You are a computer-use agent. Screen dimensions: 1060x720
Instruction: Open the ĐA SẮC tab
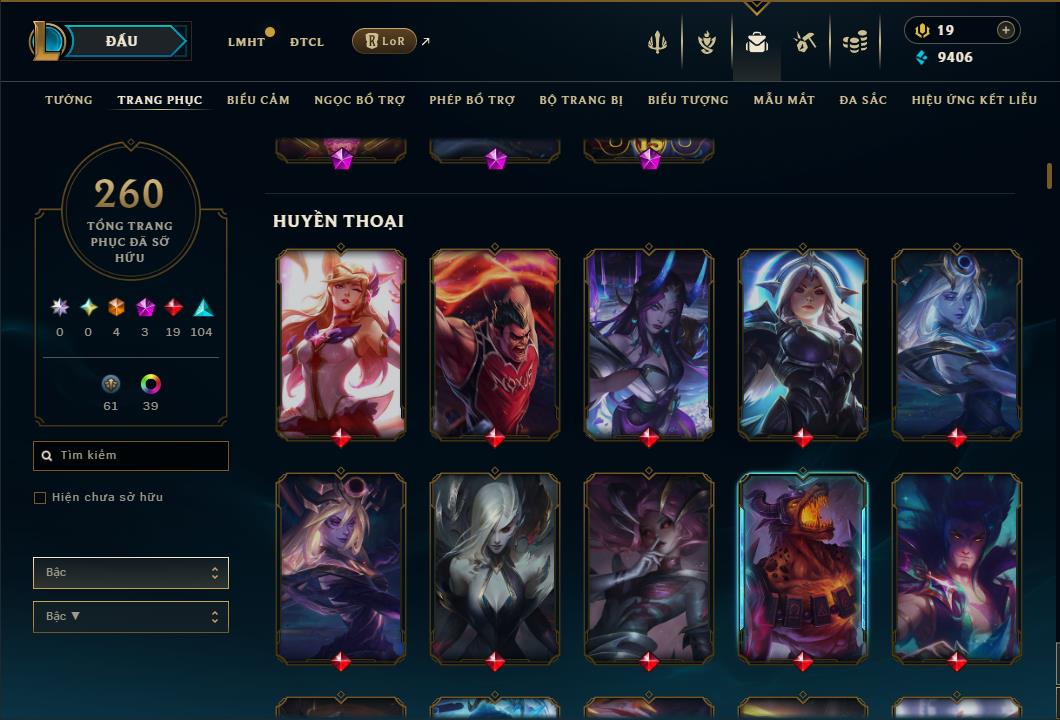pyautogui.click(x=863, y=100)
